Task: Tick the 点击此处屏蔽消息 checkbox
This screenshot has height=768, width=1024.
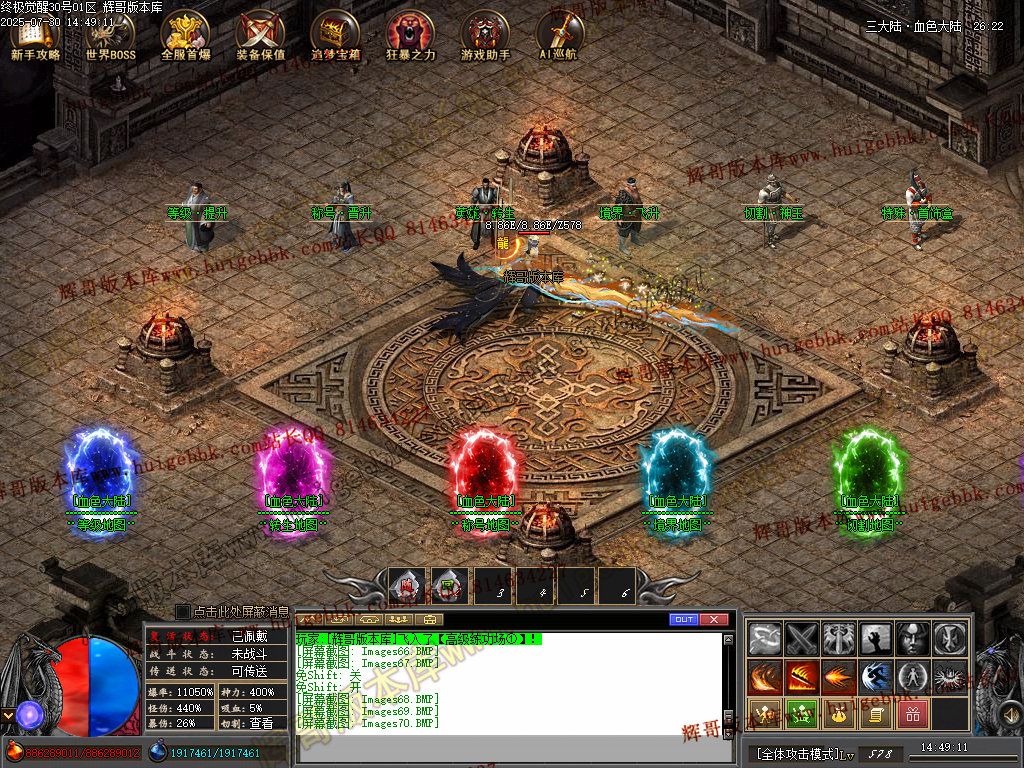Action: coord(183,611)
